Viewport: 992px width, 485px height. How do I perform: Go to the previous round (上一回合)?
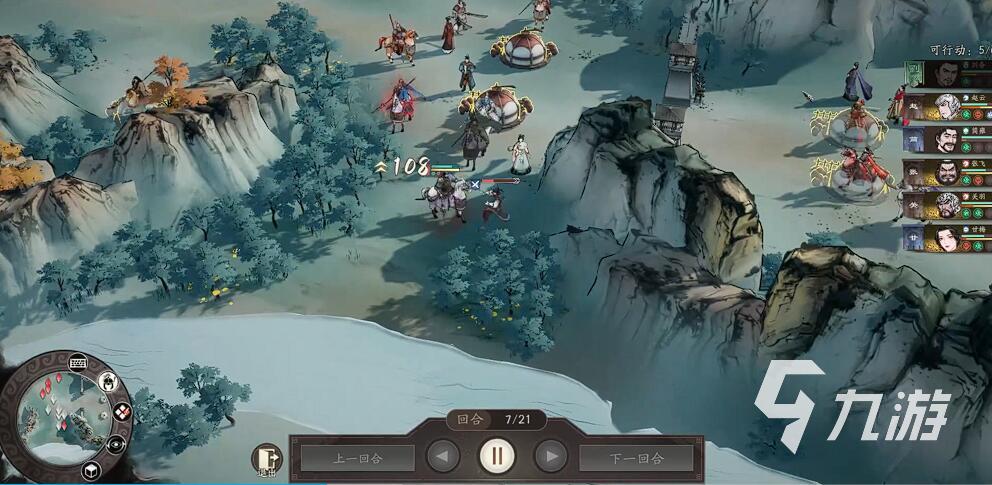click(x=357, y=458)
